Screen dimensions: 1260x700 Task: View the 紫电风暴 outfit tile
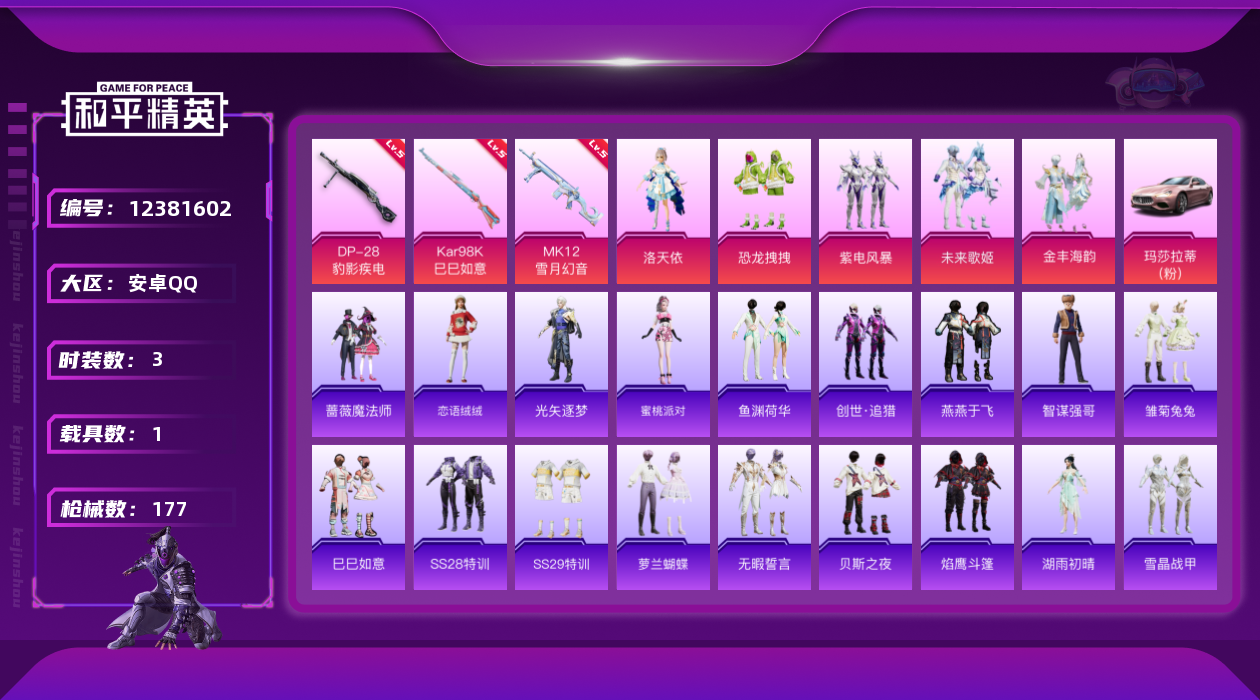click(x=865, y=211)
